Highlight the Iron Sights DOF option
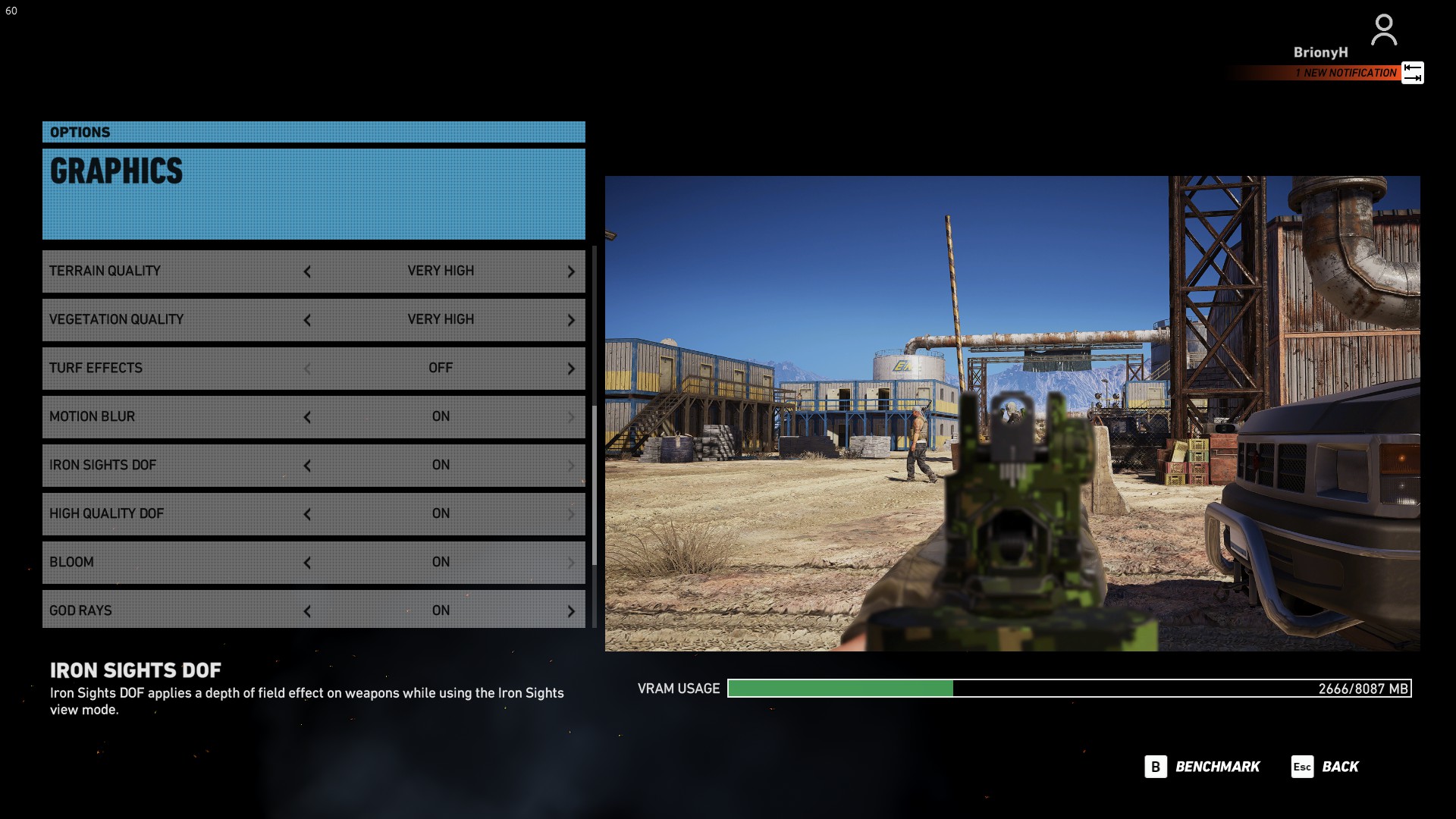The height and width of the screenshot is (819, 1456). coord(174,465)
